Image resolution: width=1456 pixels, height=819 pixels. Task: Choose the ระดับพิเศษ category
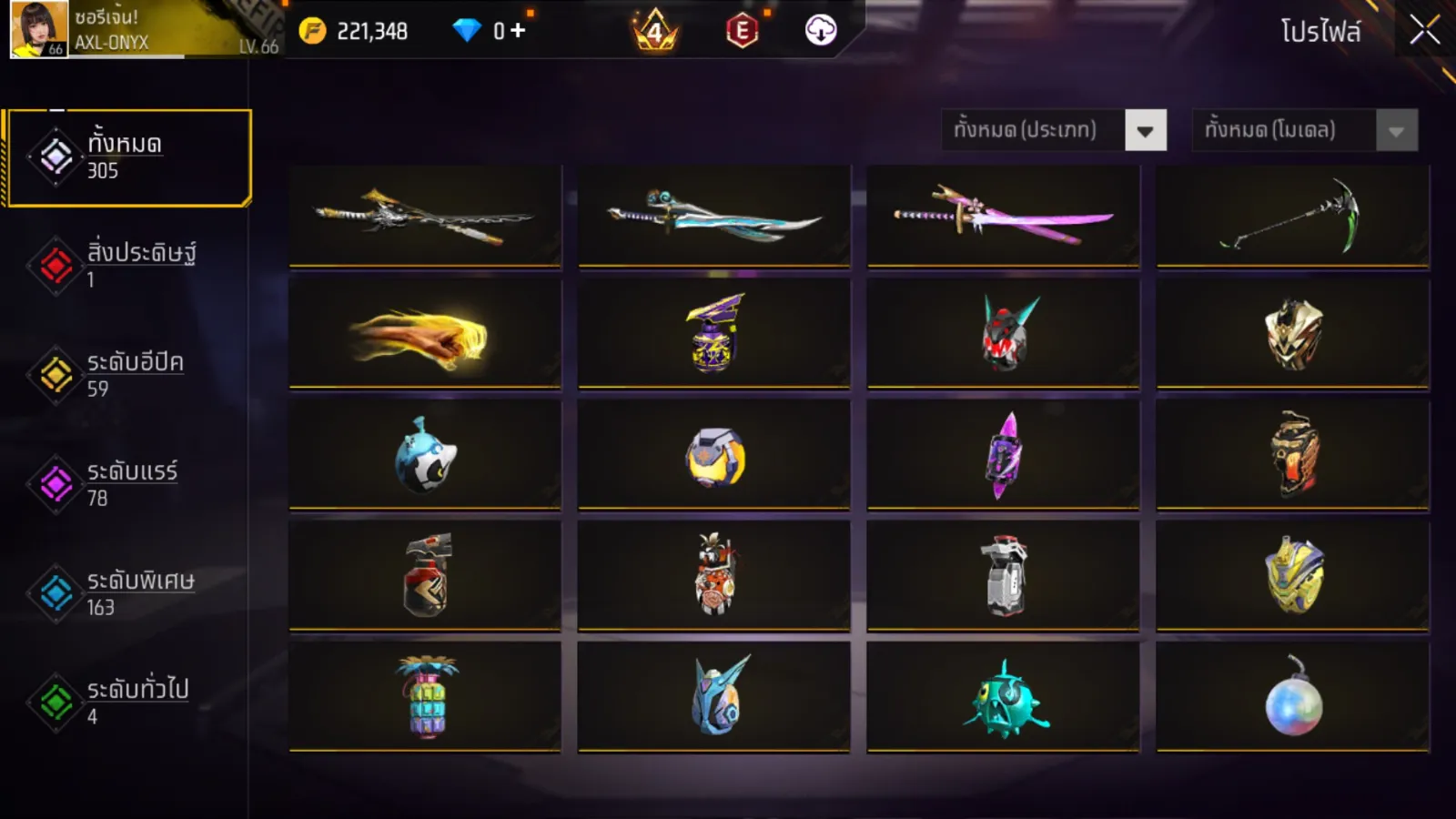tap(128, 592)
